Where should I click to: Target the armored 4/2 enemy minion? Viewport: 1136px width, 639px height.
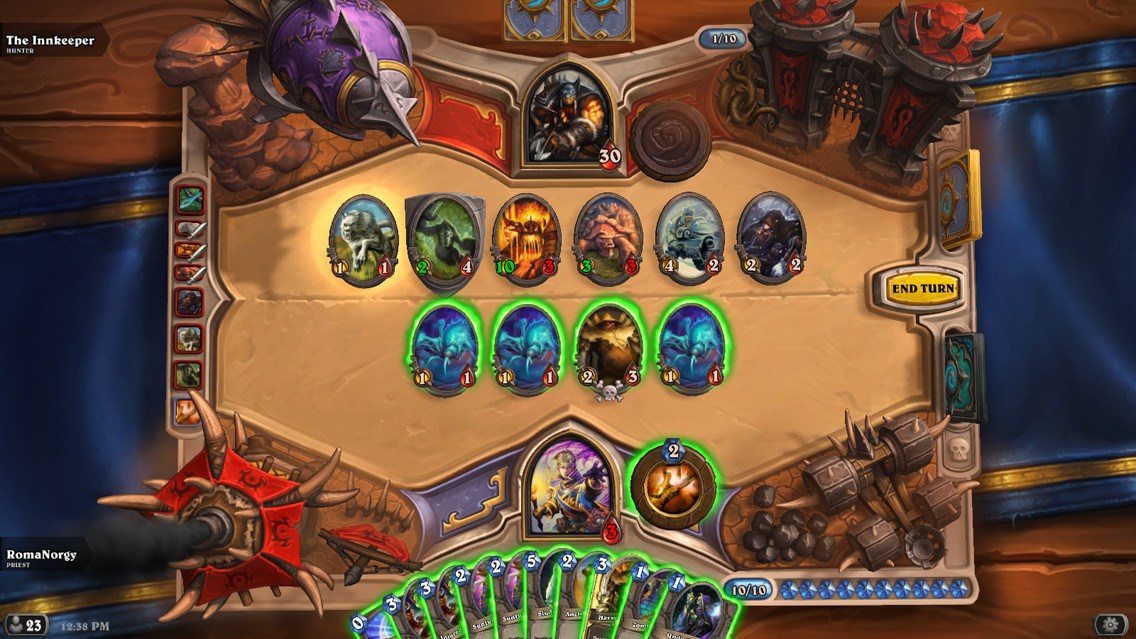(x=689, y=238)
